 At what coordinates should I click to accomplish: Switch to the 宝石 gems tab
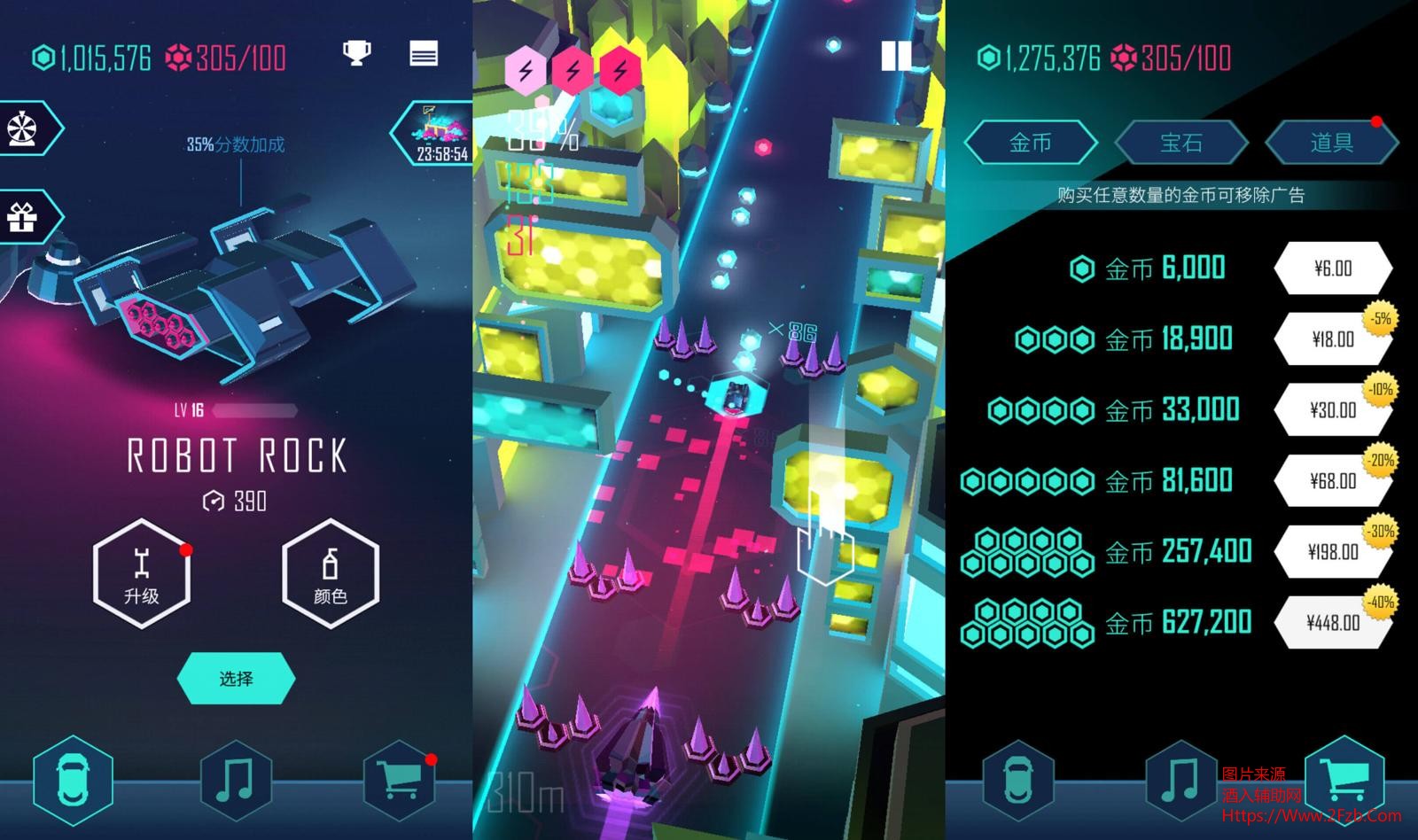tap(1180, 143)
